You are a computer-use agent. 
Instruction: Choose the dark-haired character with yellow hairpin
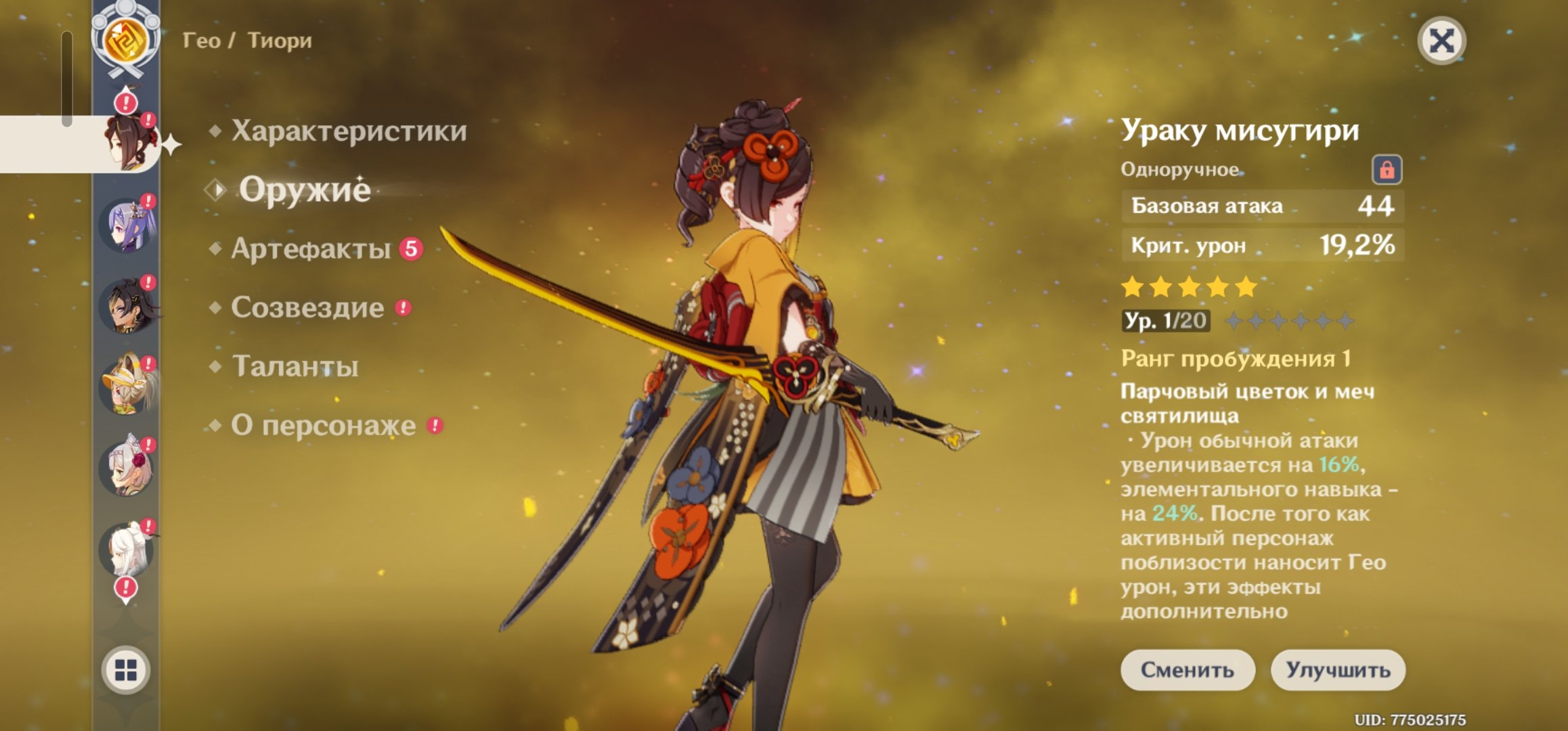[127, 307]
